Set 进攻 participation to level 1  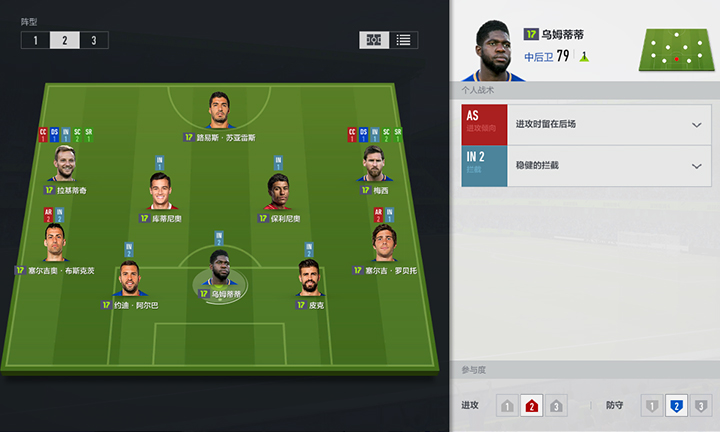[x=507, y=406]
